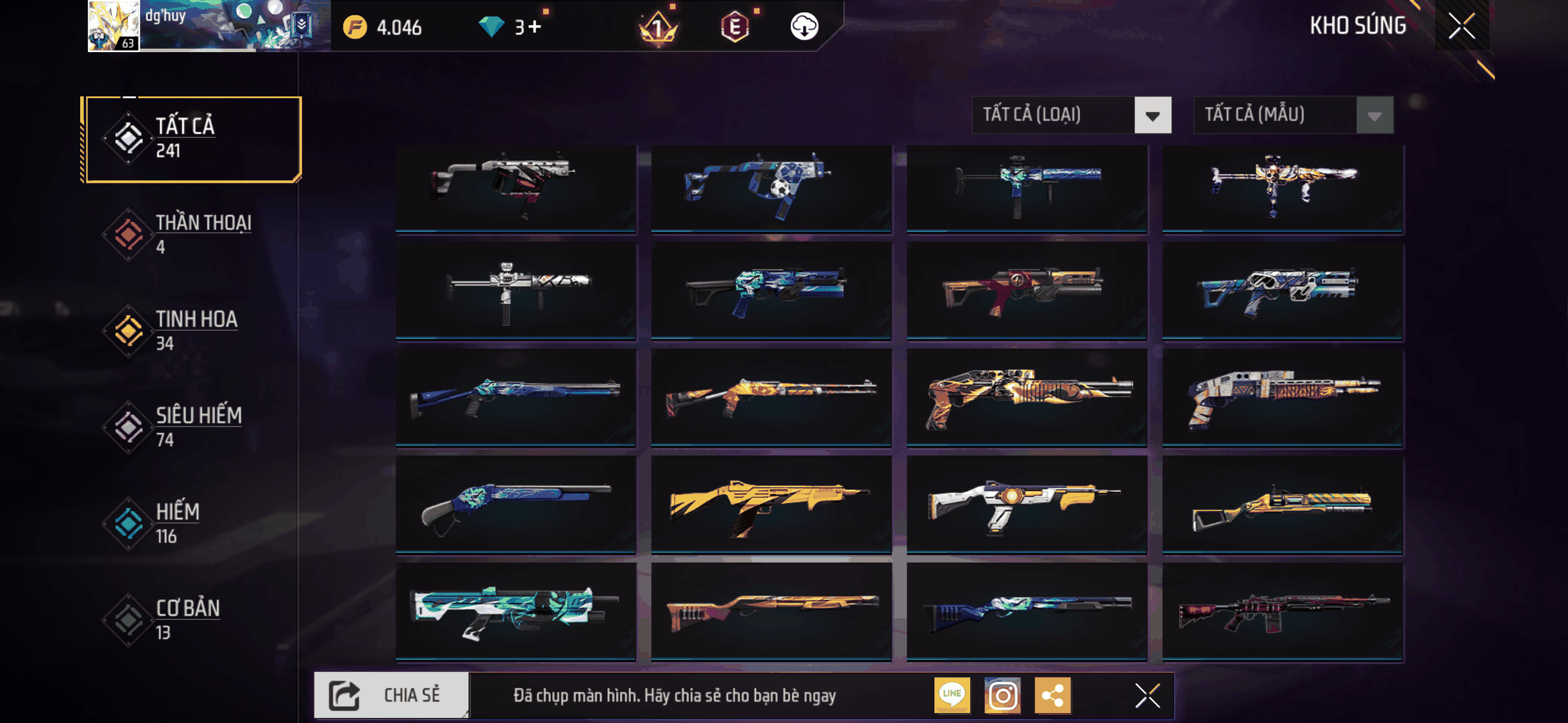
Task: Share the screenshot to Instagram
Action: coord(1003,695)
